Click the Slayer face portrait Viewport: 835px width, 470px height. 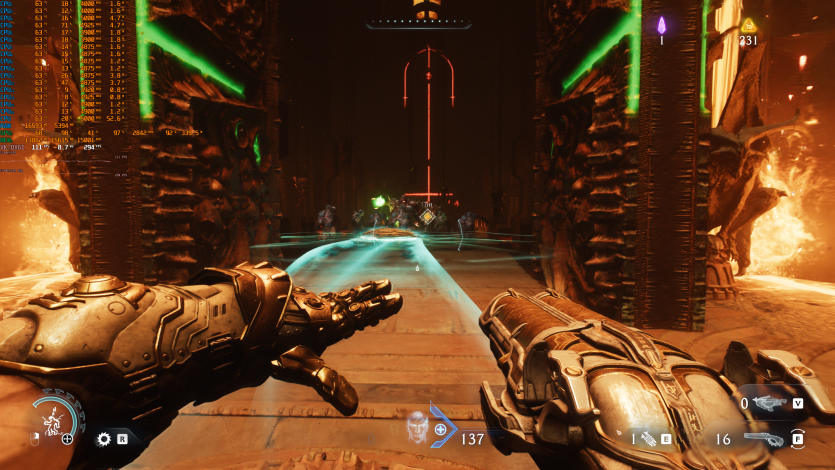pos(417,429)
